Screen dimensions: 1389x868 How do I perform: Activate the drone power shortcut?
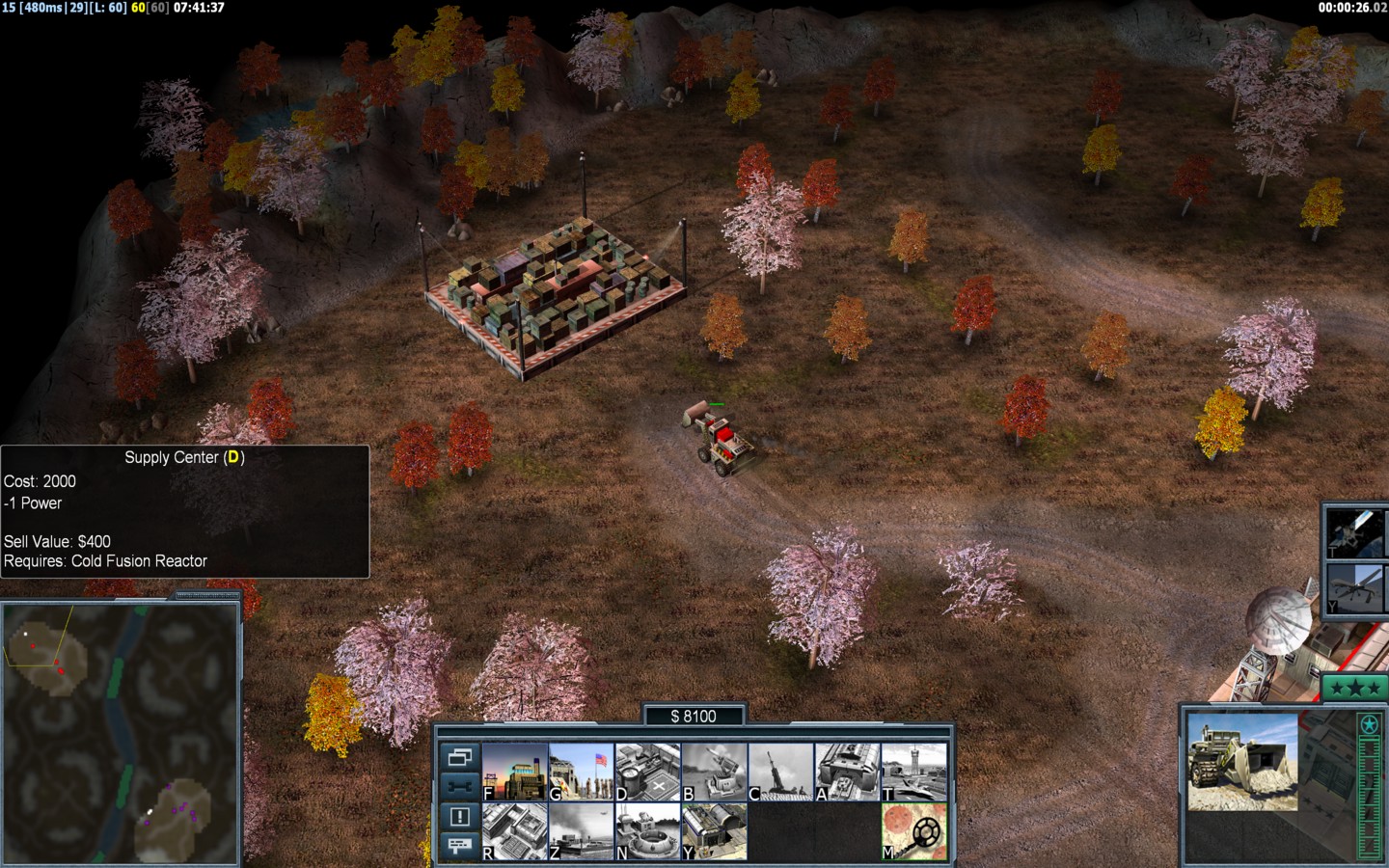pos(1352,586)
